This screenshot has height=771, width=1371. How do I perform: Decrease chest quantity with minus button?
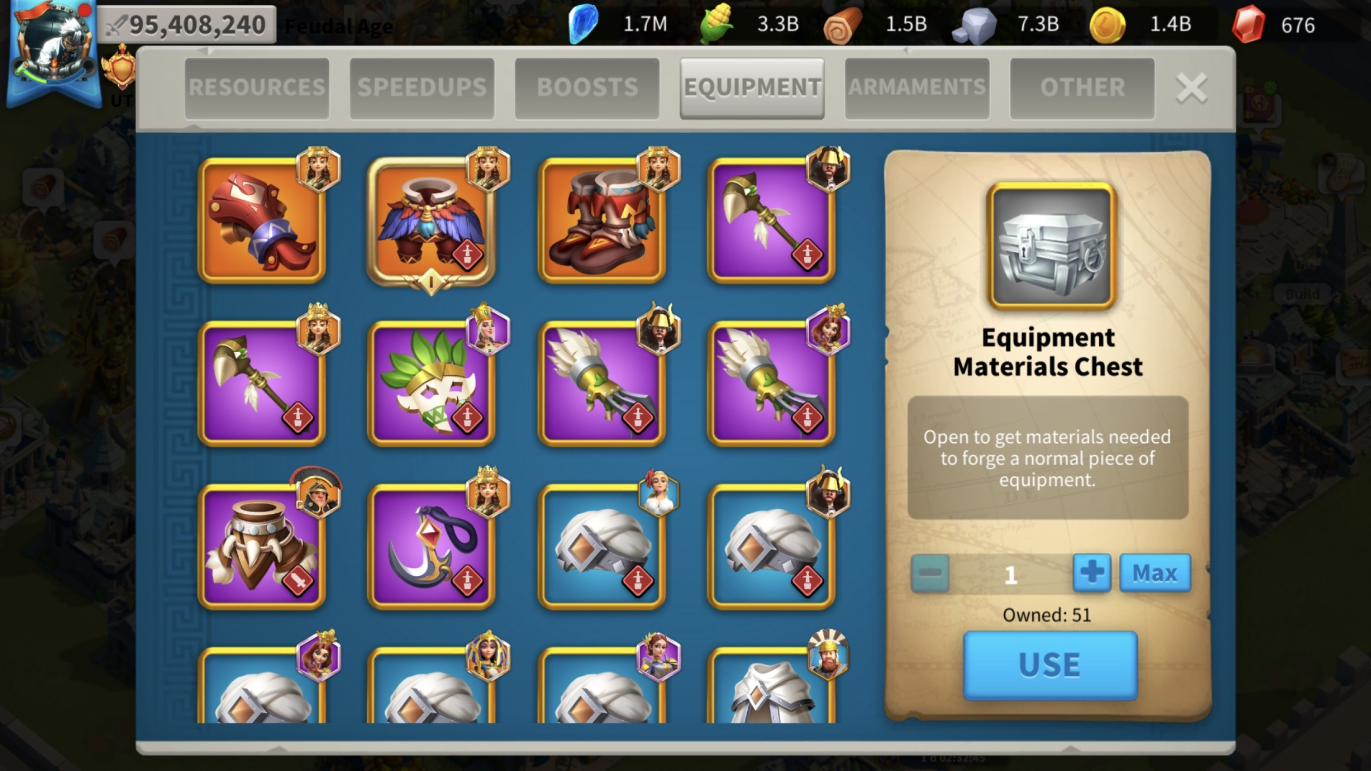[930, 573]
